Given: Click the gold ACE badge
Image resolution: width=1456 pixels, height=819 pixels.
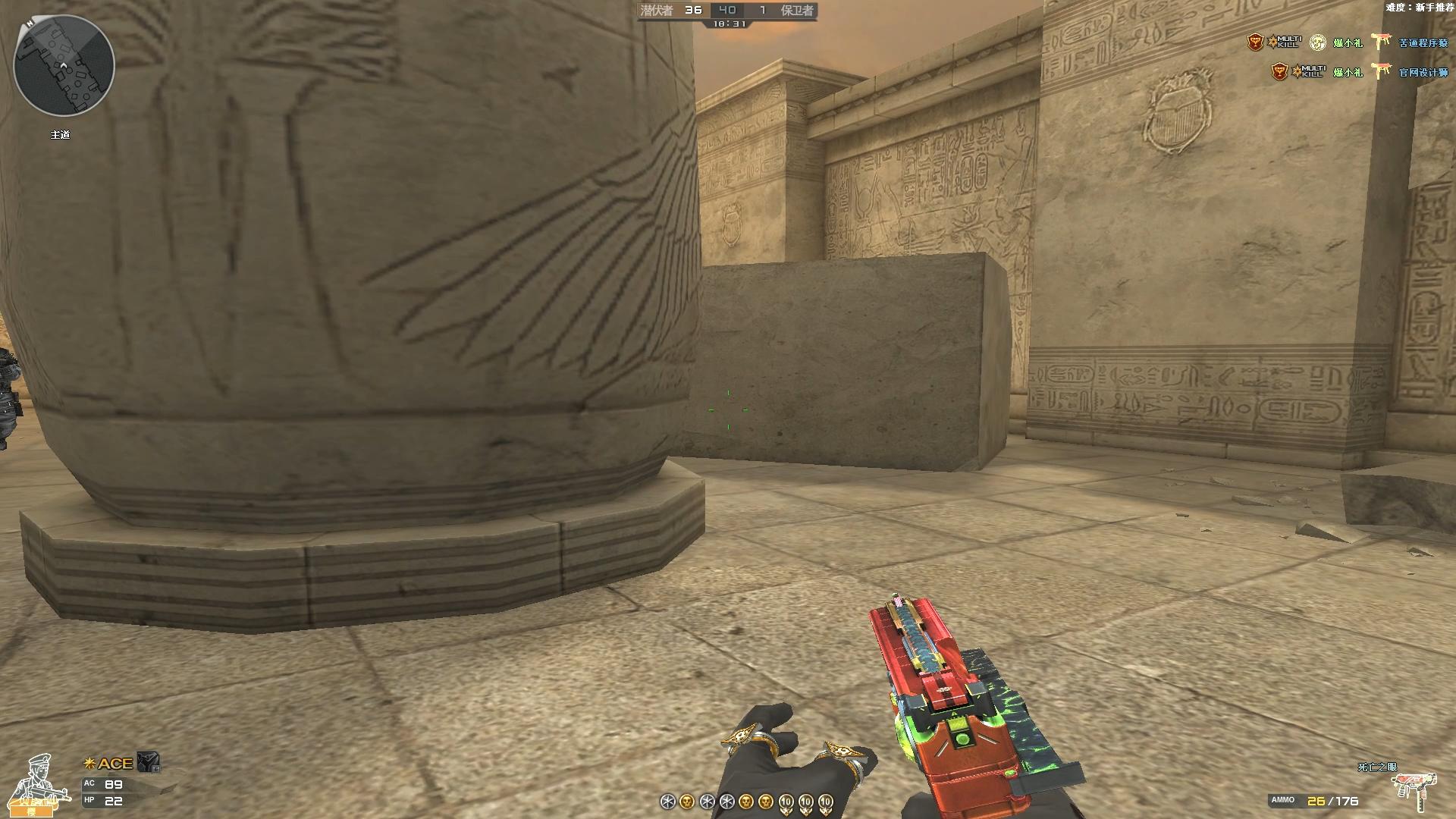Looking at the screenshot, I should click(108, 763).
